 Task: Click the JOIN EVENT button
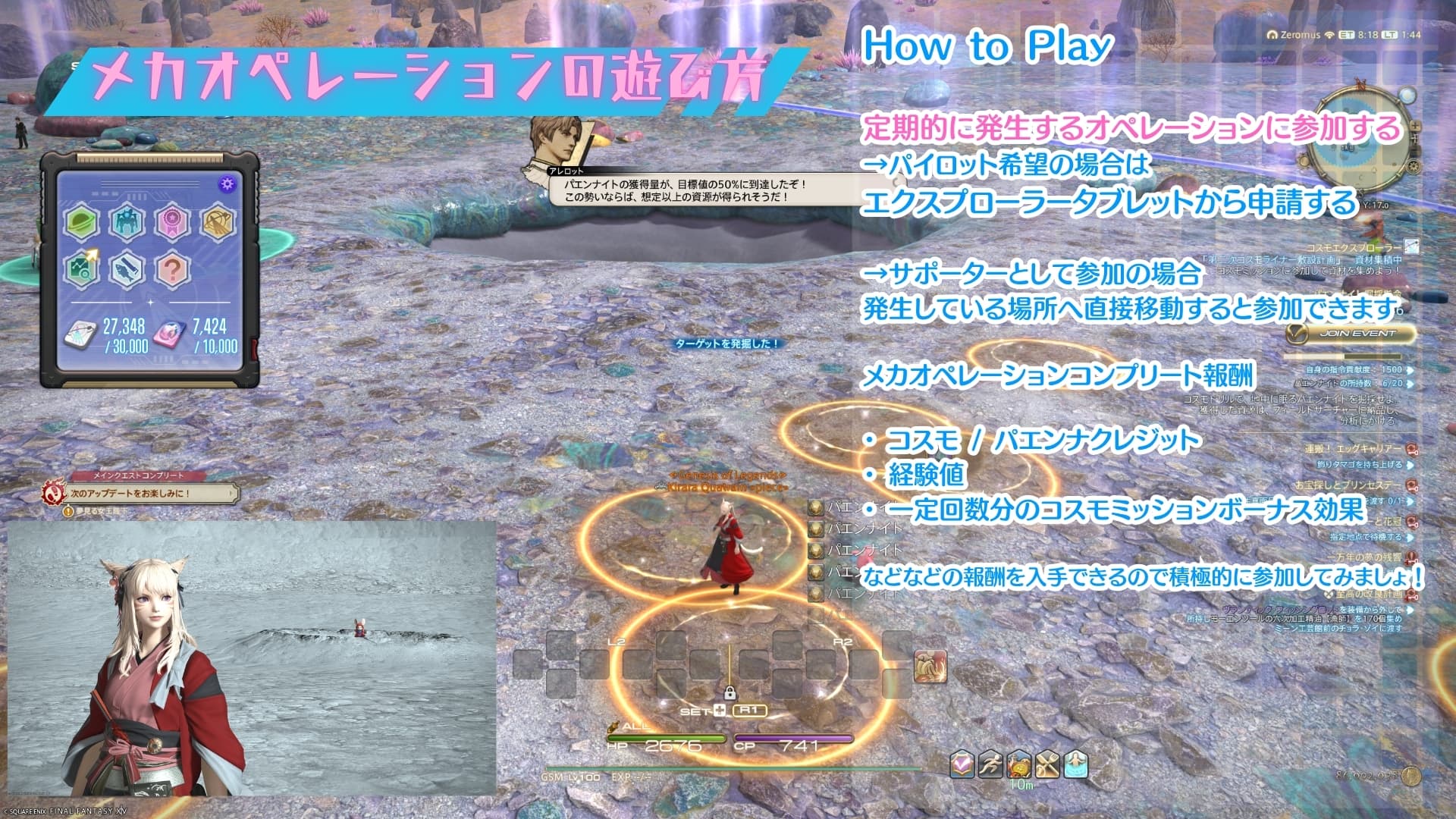pyautogui.click(x=1351, y=333)
